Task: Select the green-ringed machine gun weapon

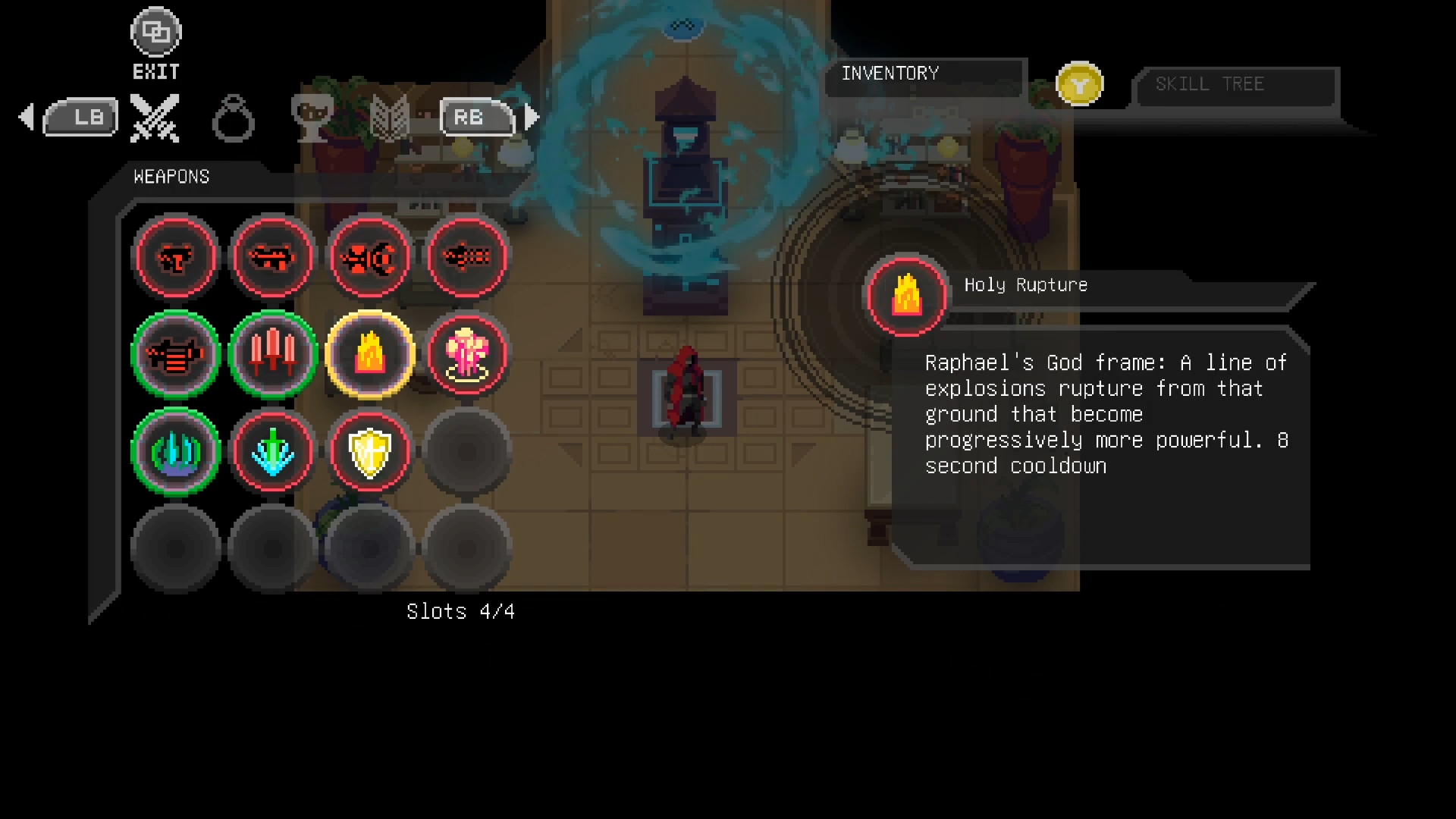Action: click(176, 355)
